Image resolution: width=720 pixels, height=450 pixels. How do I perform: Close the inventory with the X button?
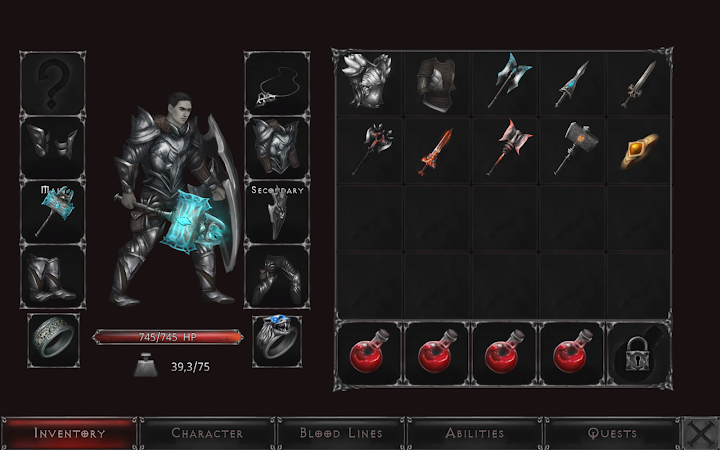click(697, 433)
